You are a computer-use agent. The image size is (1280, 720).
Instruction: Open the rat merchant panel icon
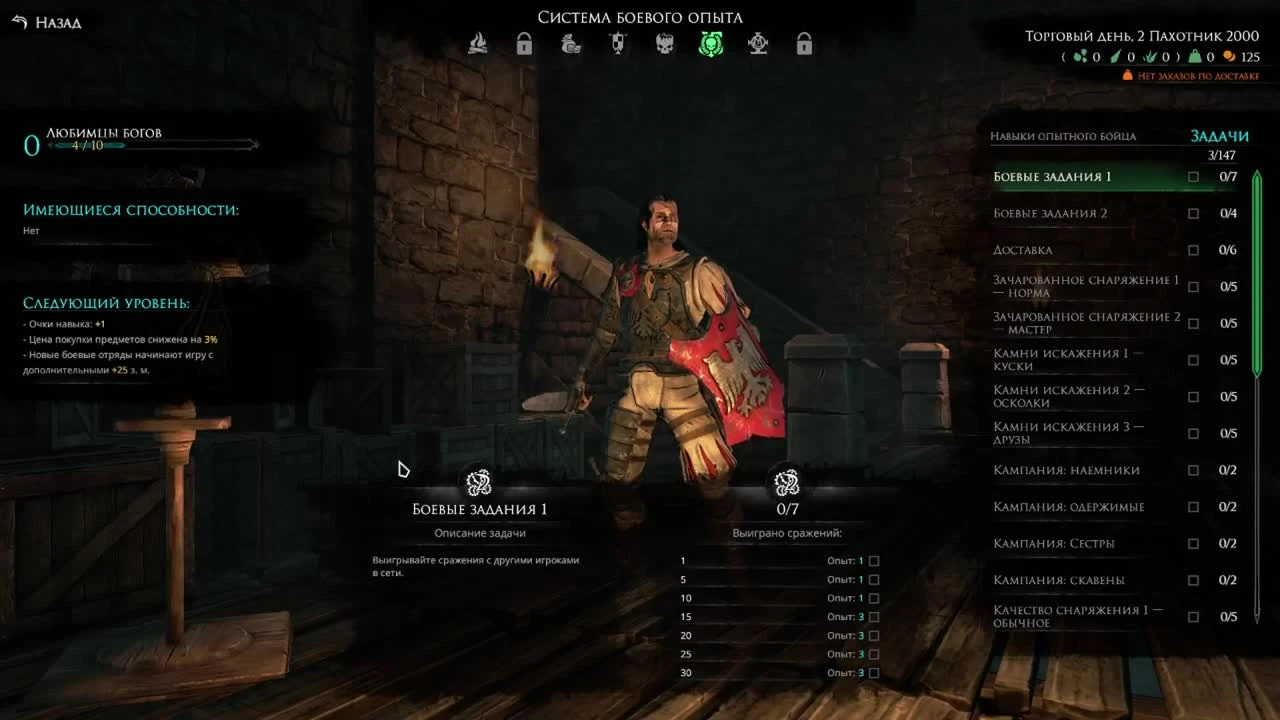coord(571,44)
